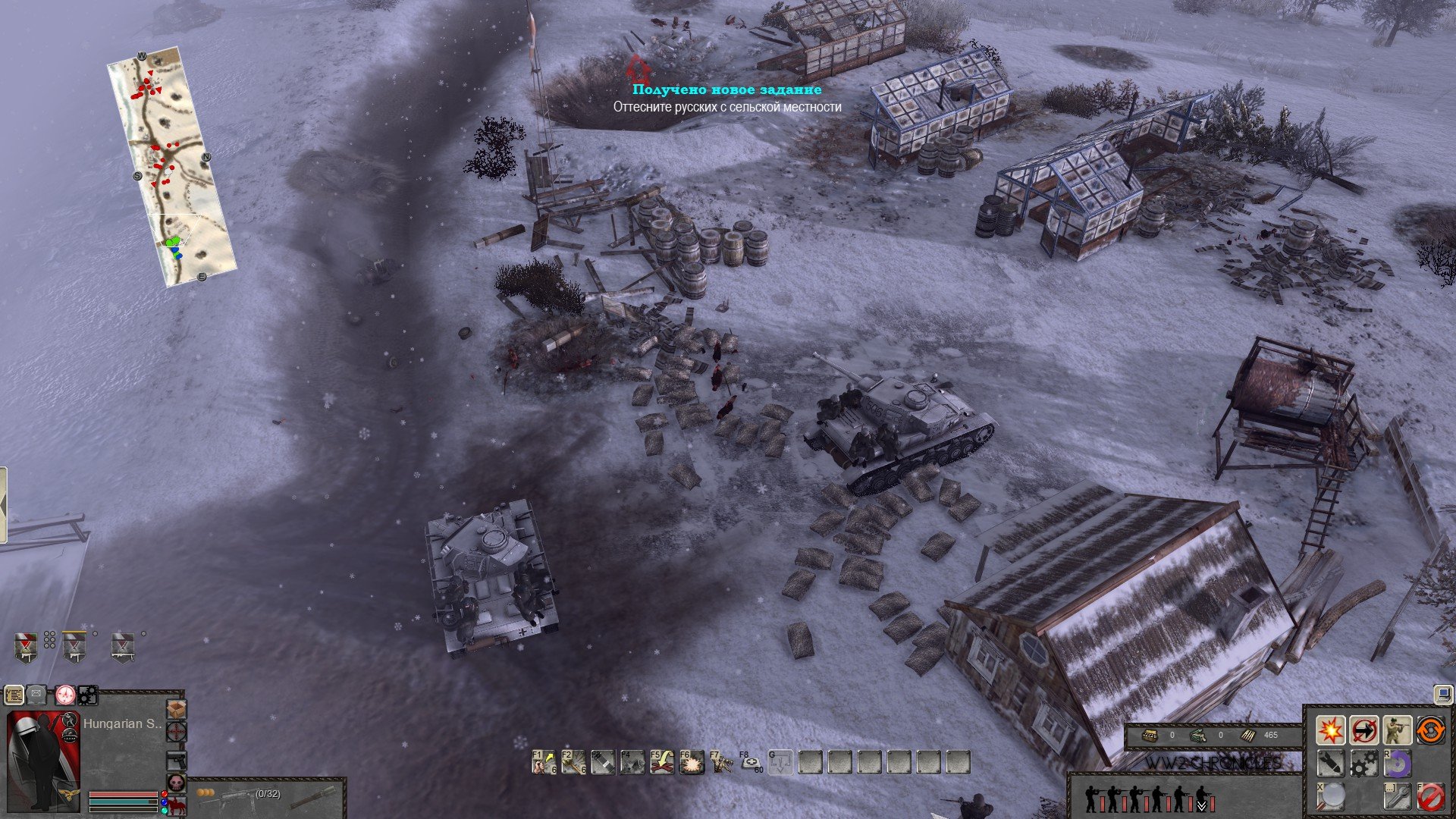1456x819 pixels.
Task: Trigger the F6 explosion ability
Action: coord(692,762)
